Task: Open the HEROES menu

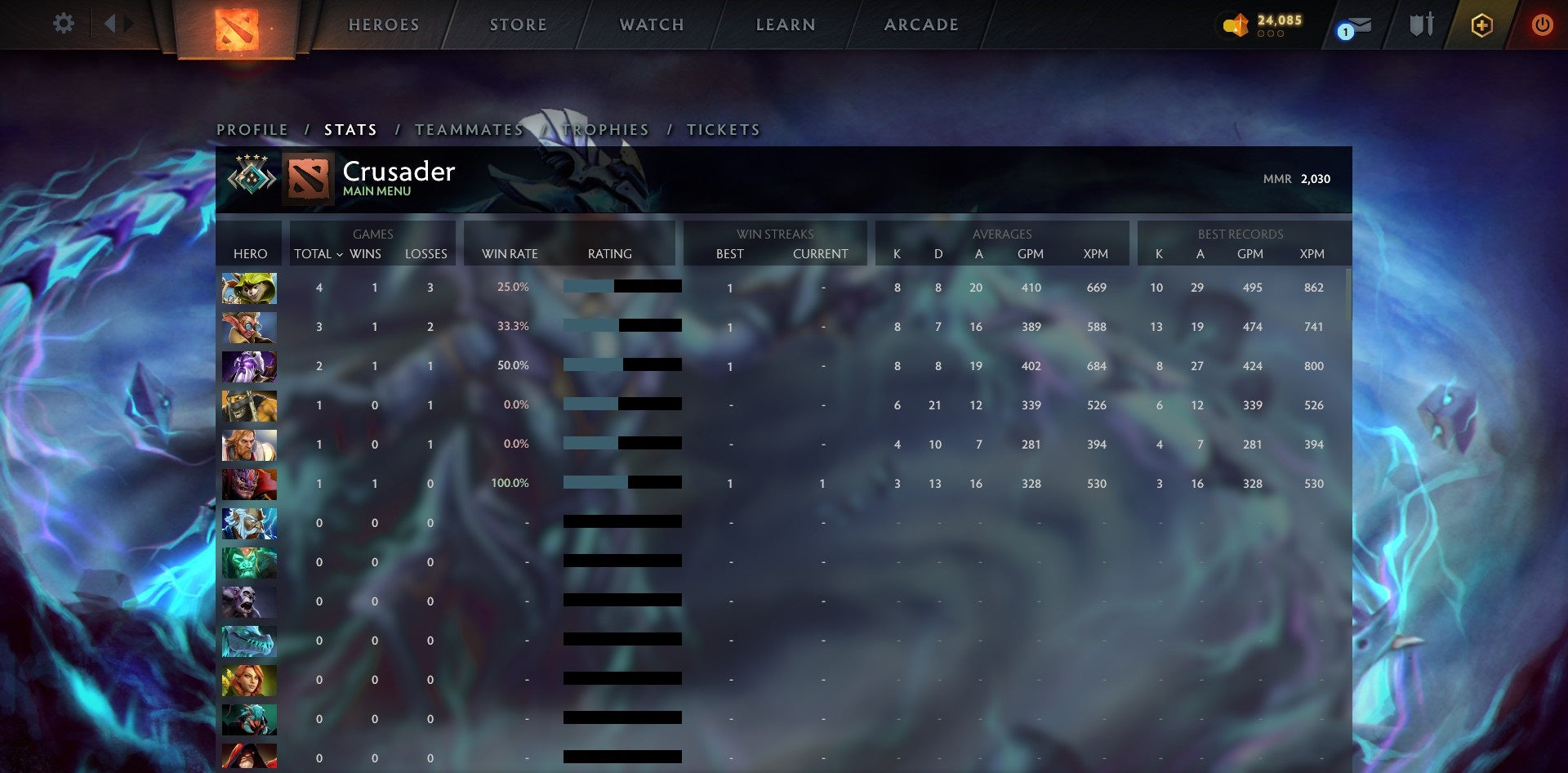Action: click(x=384, y=25)
